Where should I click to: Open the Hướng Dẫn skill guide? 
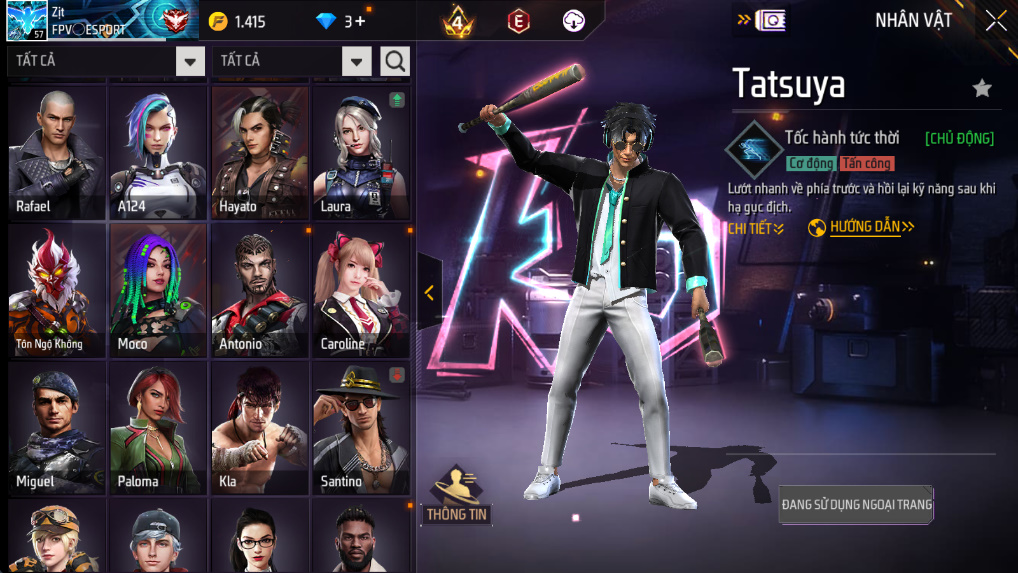(x=862, y=228)
